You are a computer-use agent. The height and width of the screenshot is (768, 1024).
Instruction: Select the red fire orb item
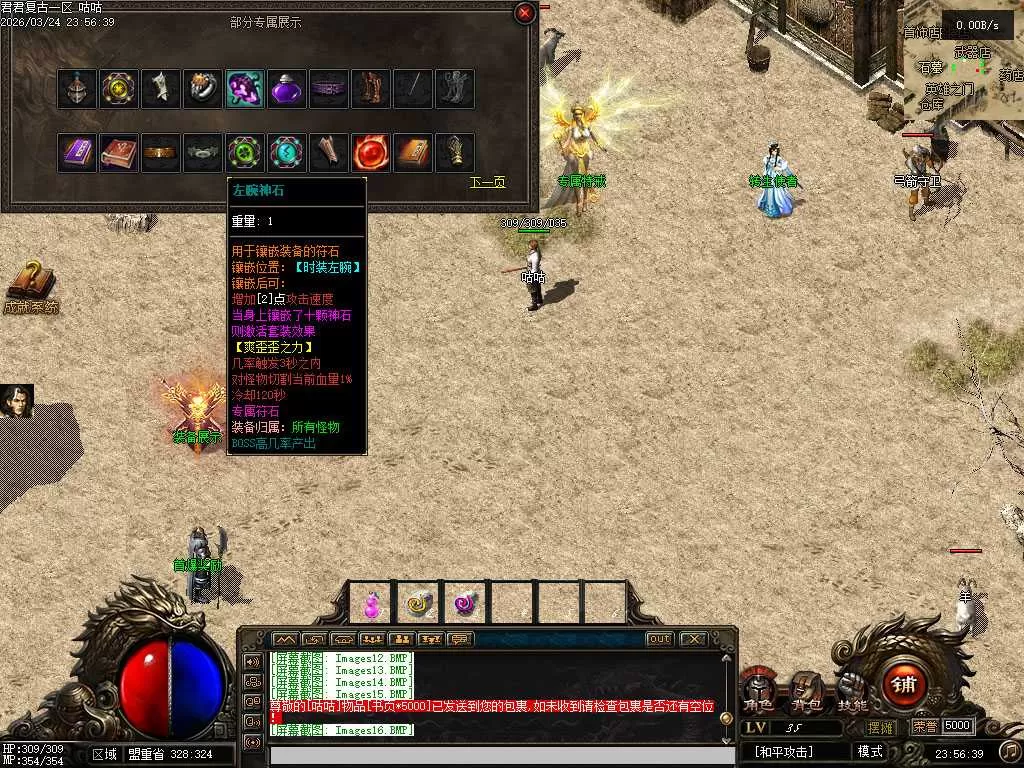tap(371, 153)
